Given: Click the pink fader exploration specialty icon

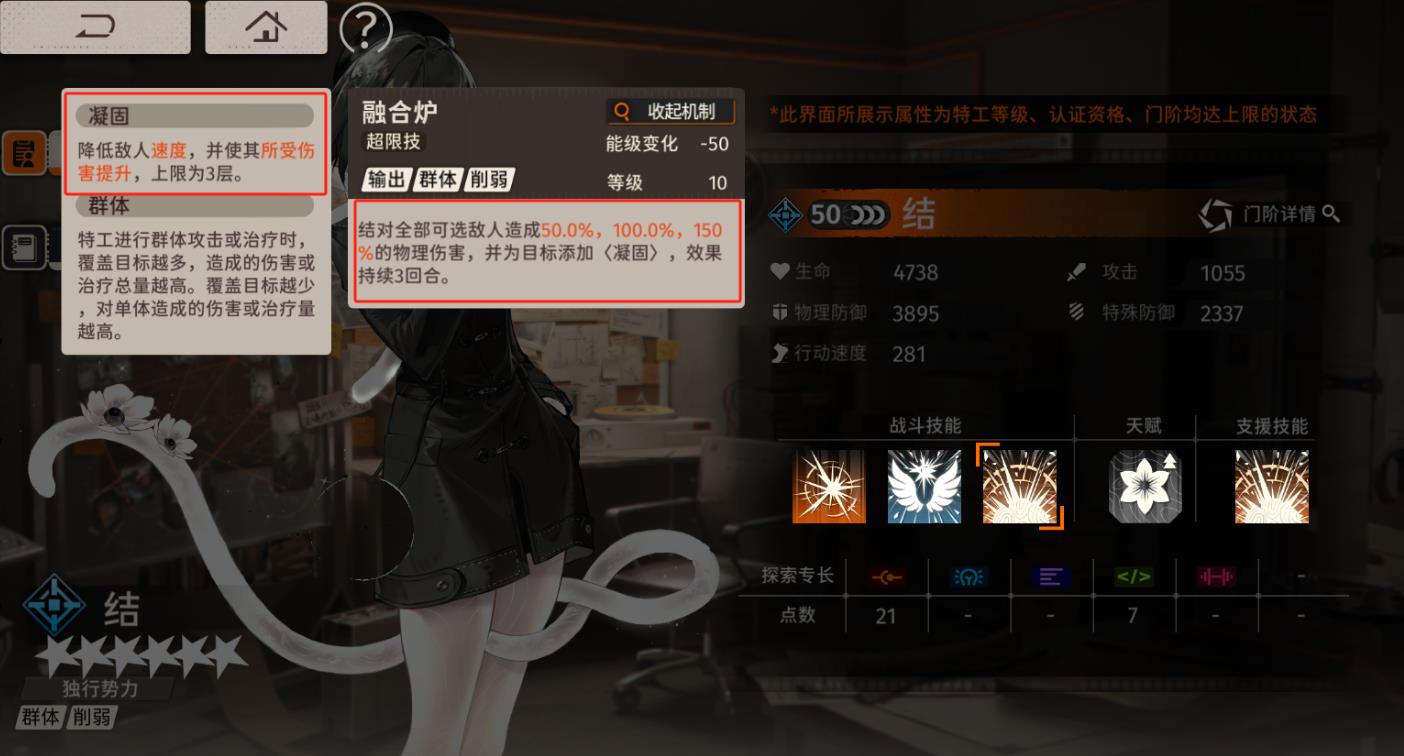Looking at the screenshot, I should click(x=1216, y=576).
